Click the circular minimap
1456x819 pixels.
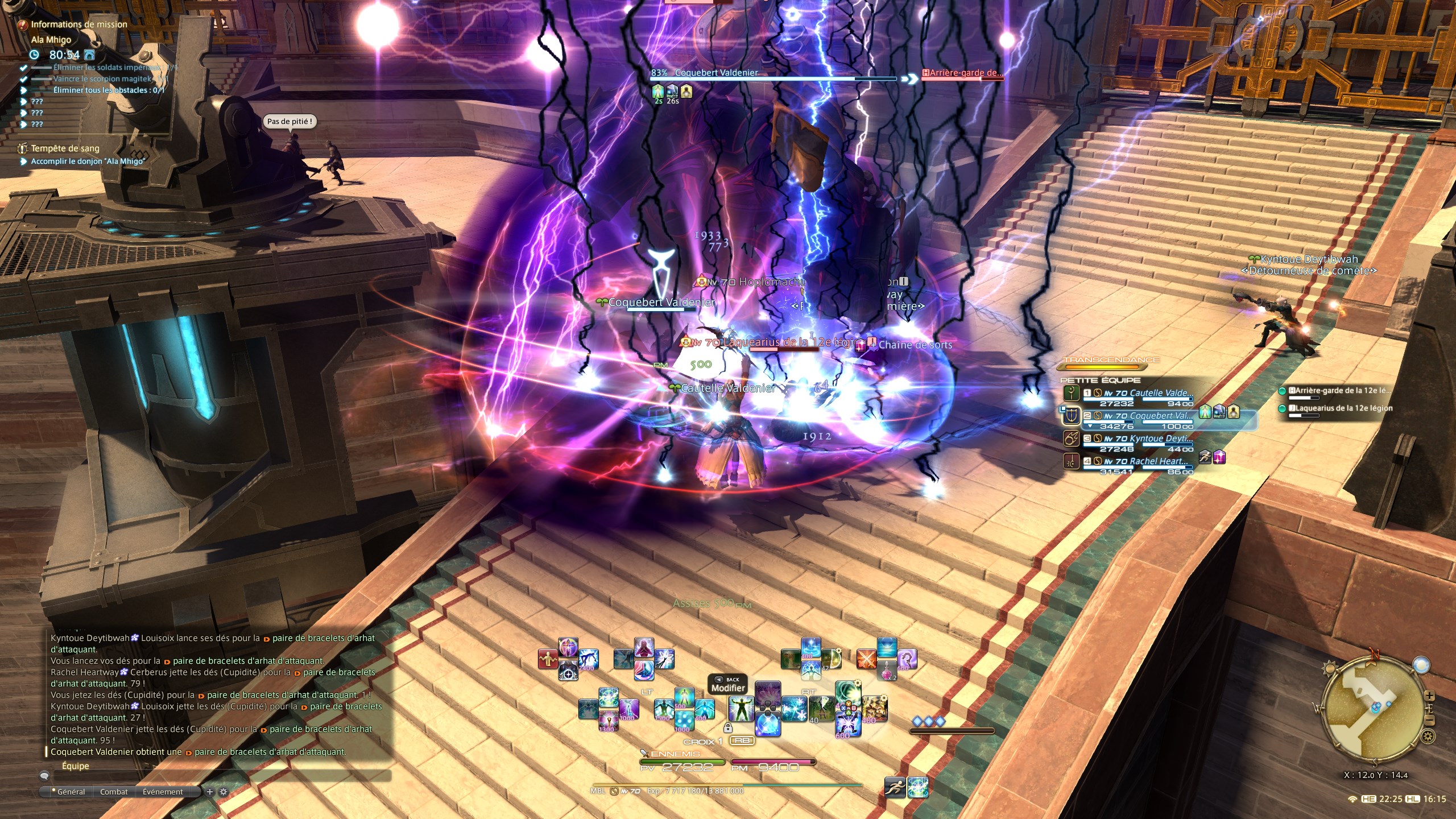tap(1375, 709)
